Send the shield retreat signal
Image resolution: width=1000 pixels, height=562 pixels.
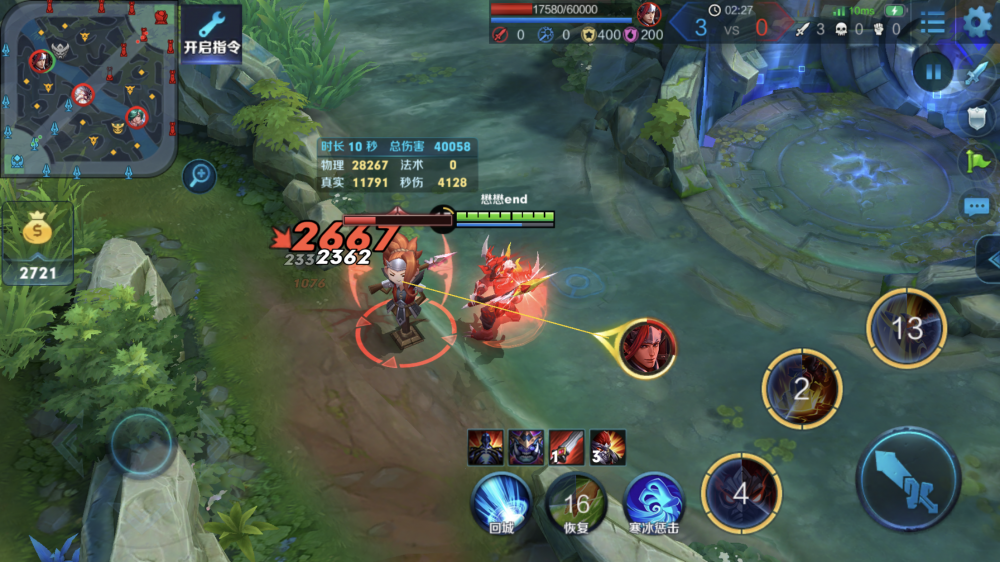point(977,118)
